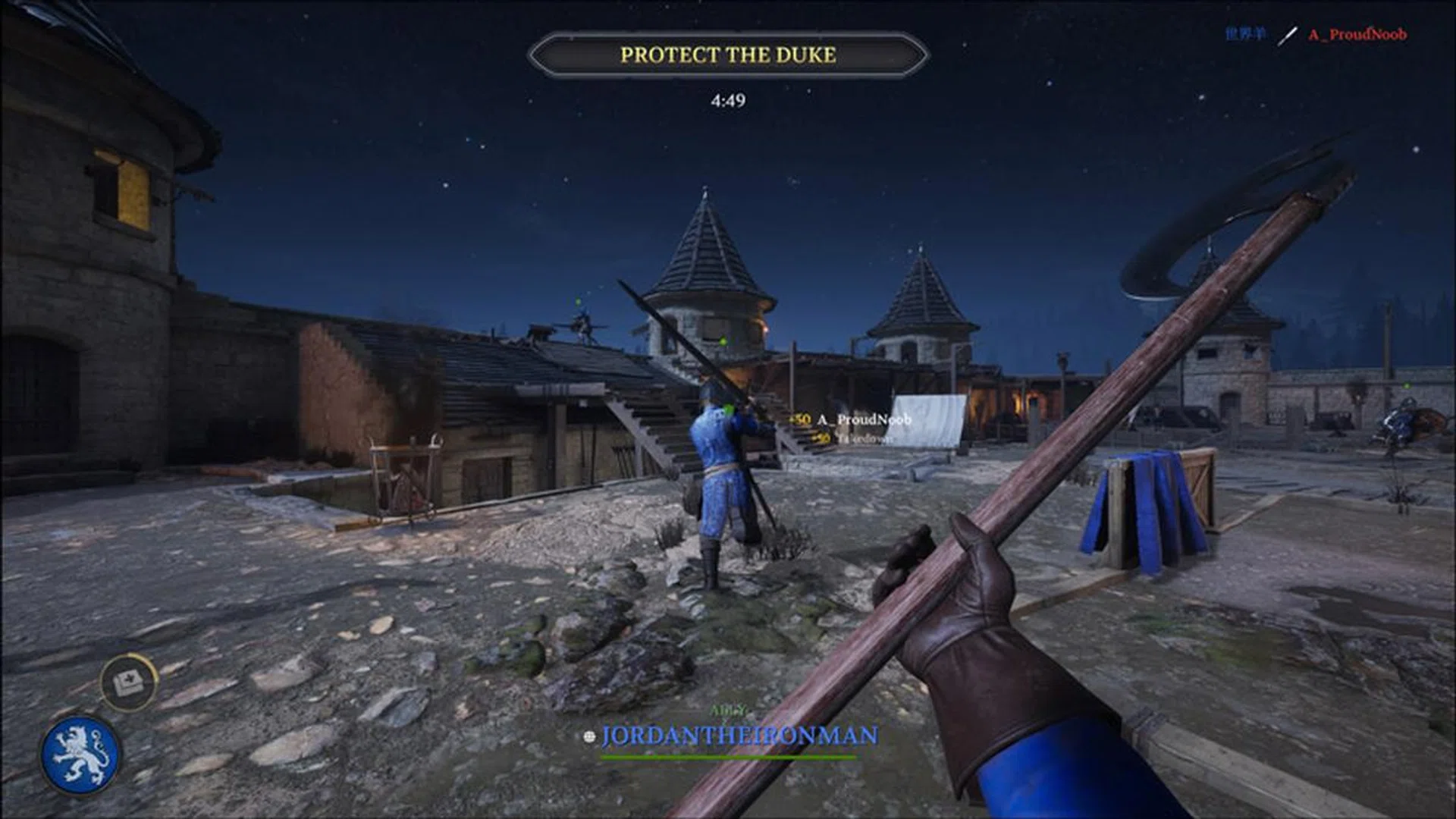This screenshot has height=819, width=1456.
Task: Select the blue lion team emblem
Action: coord(80,755)
